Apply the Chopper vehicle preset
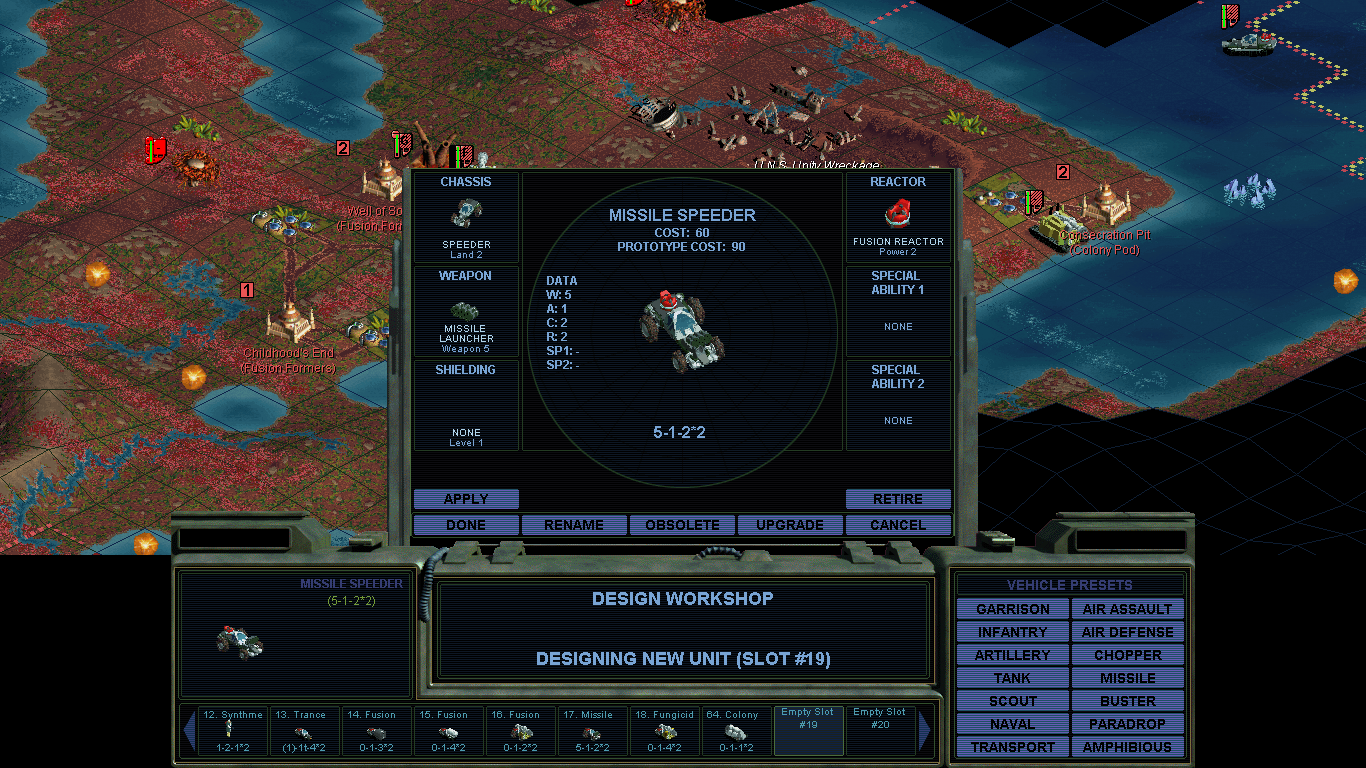 tap(1127, 655)
